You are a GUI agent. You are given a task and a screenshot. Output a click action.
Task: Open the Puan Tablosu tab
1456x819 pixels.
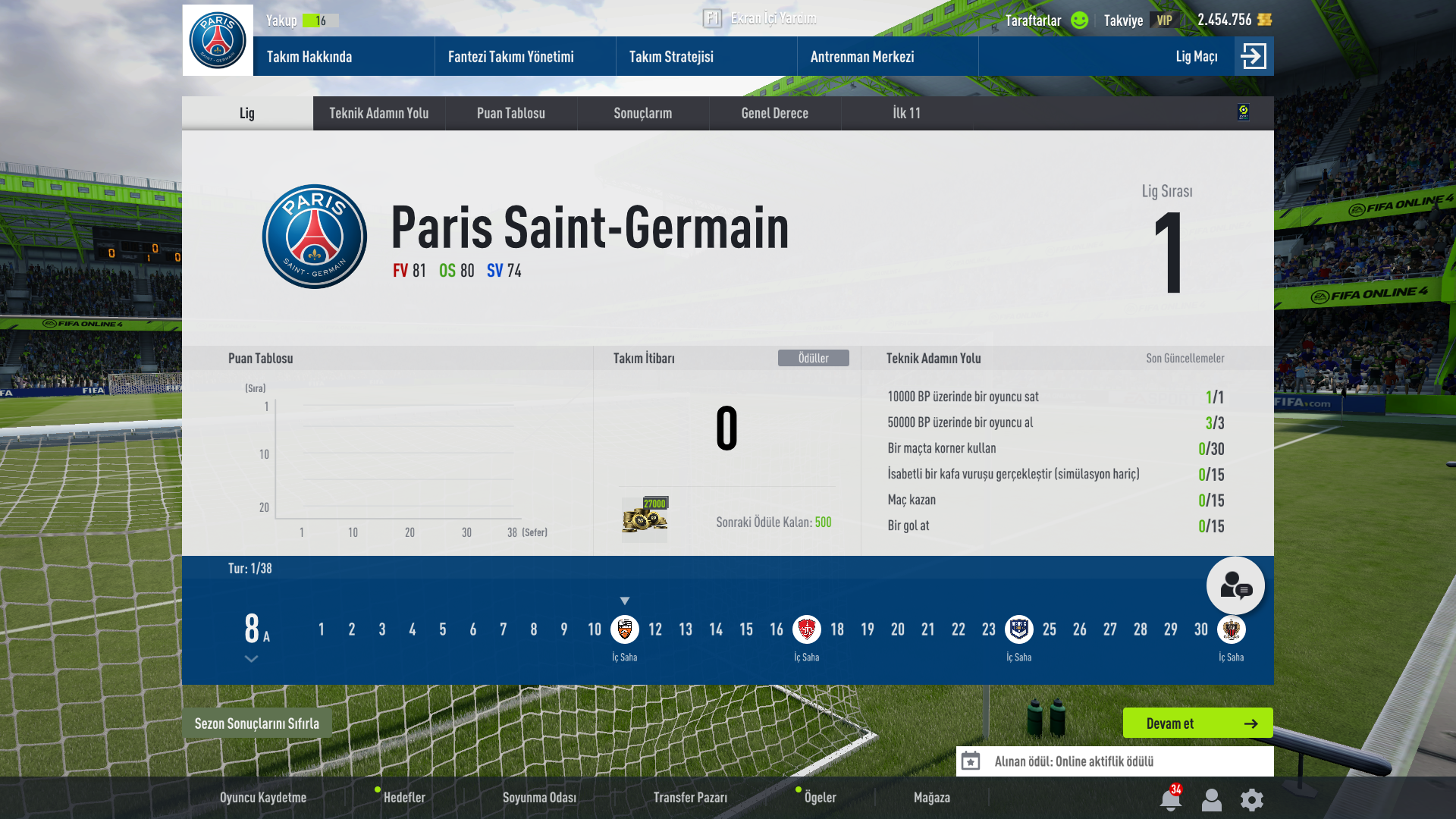point(510,113)
